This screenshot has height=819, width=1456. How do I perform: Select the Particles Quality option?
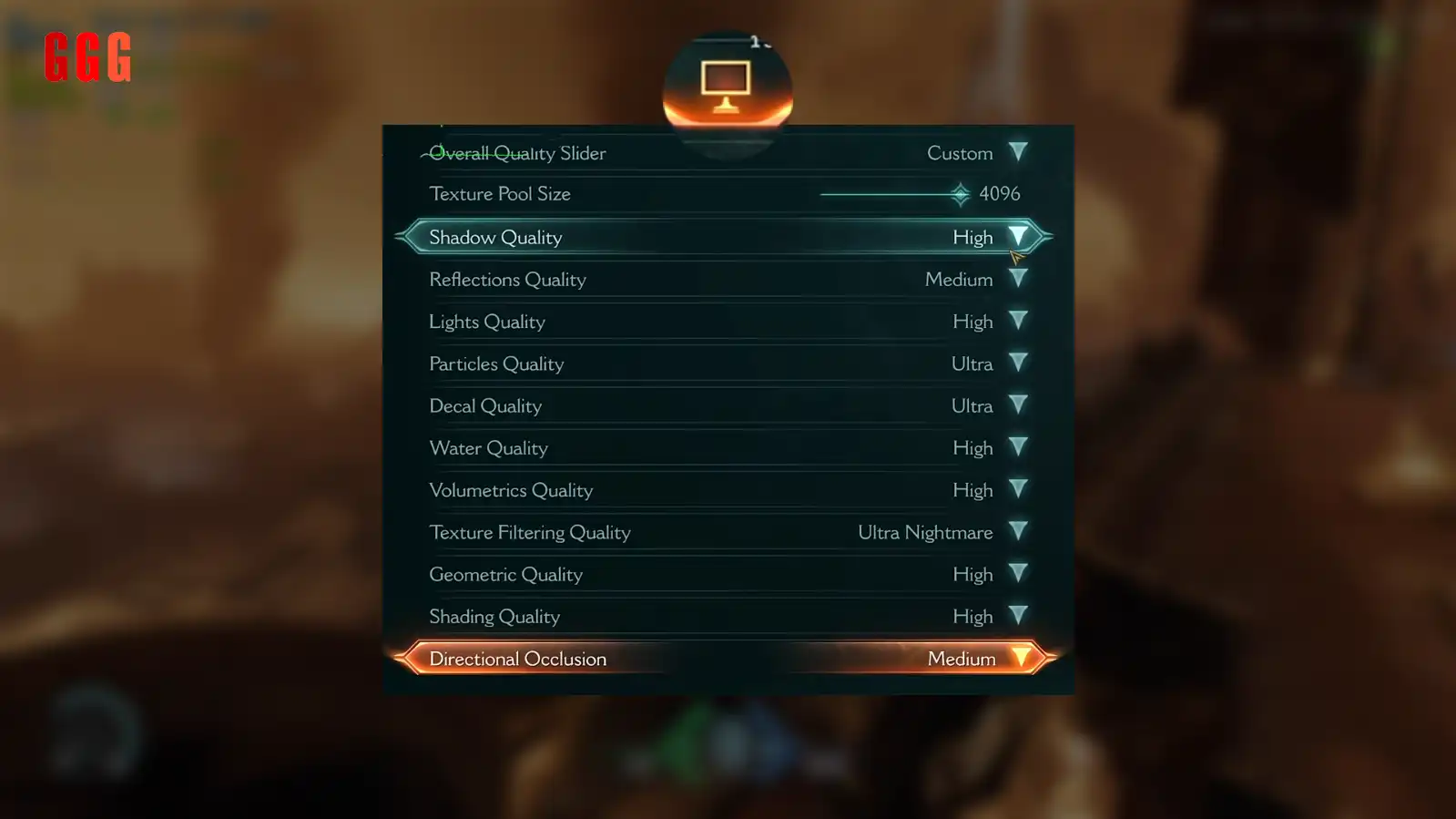pyautogui.click(x=1017, y=363)
